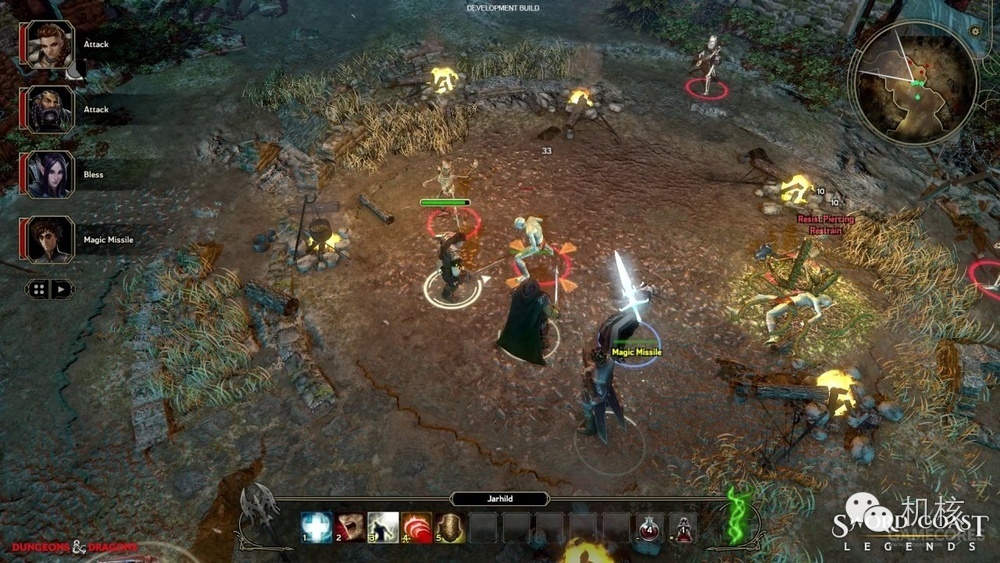Open the gear settings icon by minimap

[x=975, y=32]
